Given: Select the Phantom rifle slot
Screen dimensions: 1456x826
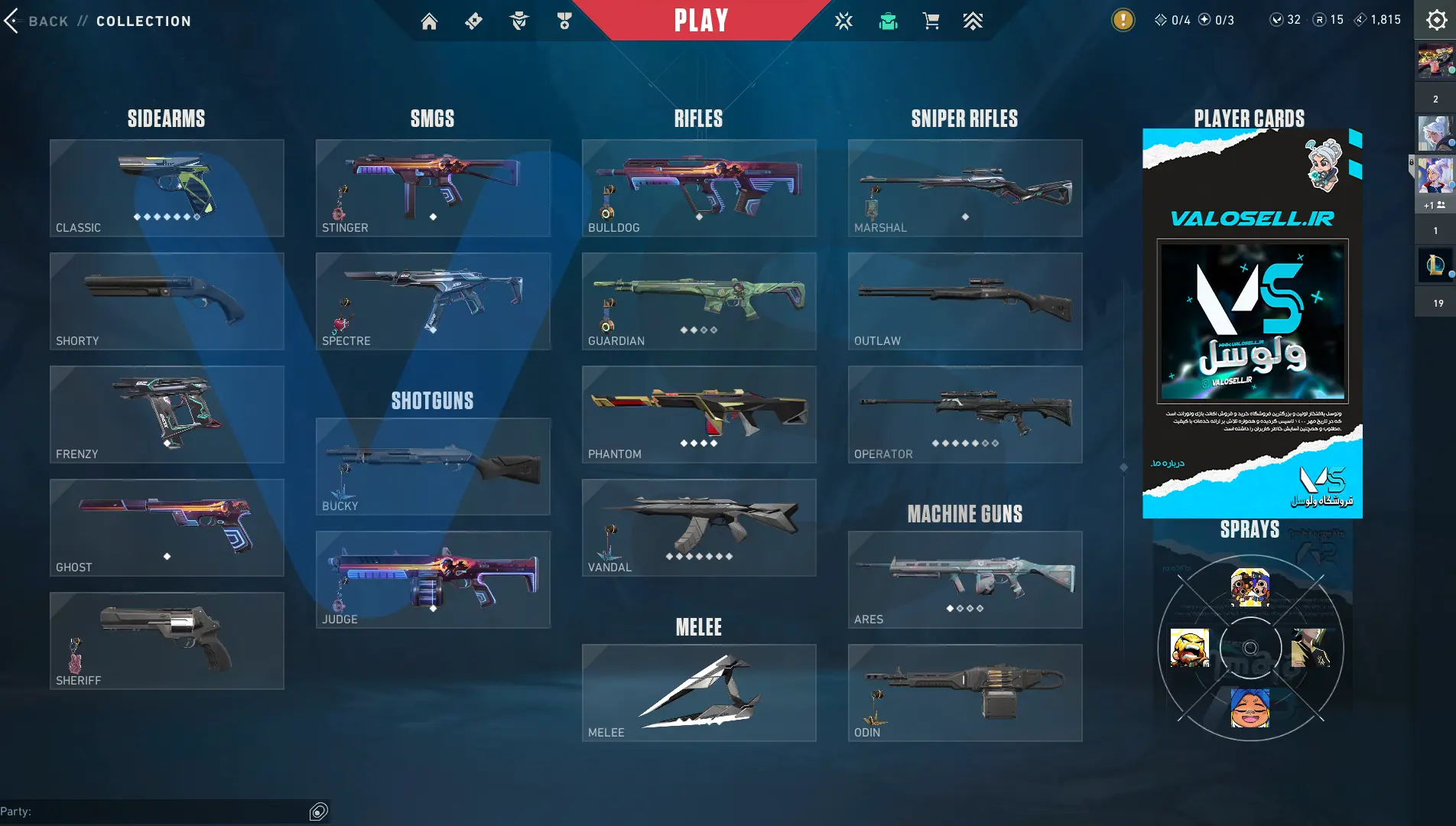Looking at the screenshot, I should click(x=699, y=415).
